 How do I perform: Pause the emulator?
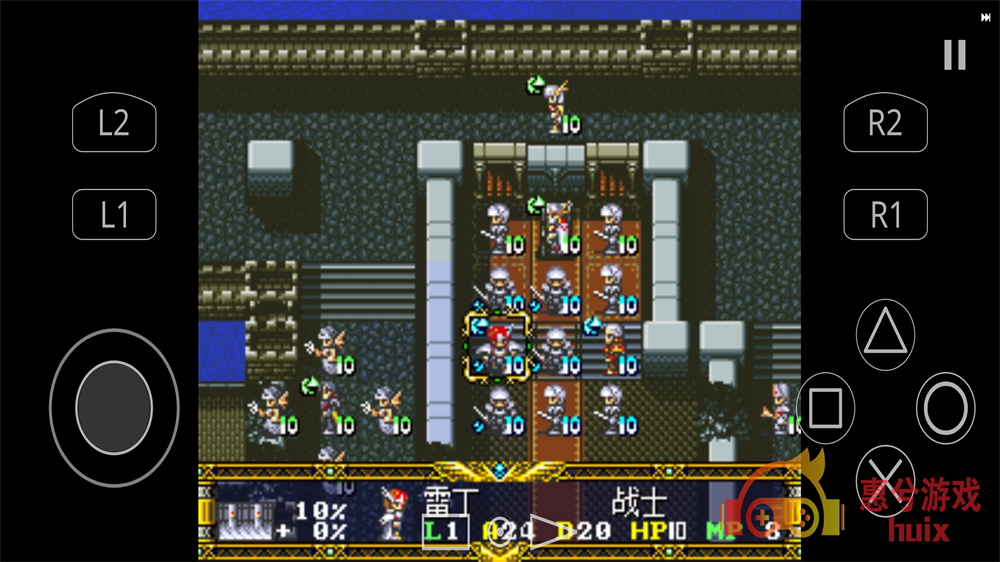tap(955, 55)
